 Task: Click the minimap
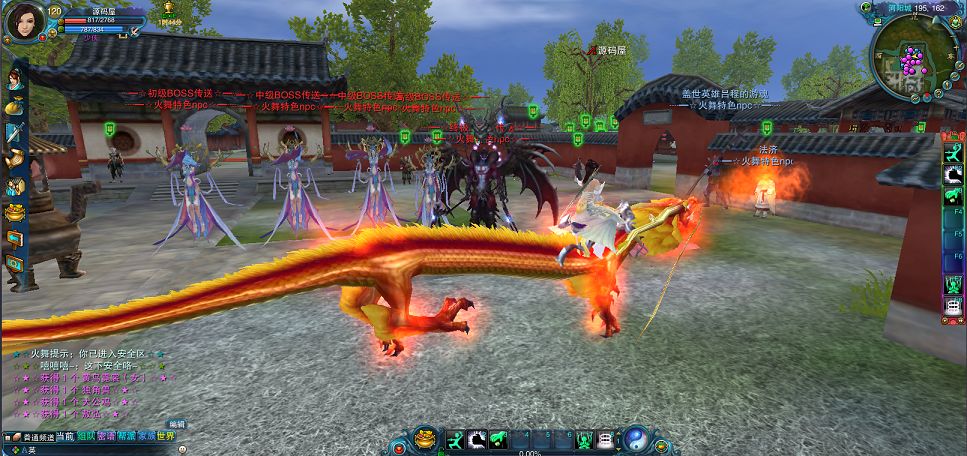pyautogui.click(x=908, y=60)
